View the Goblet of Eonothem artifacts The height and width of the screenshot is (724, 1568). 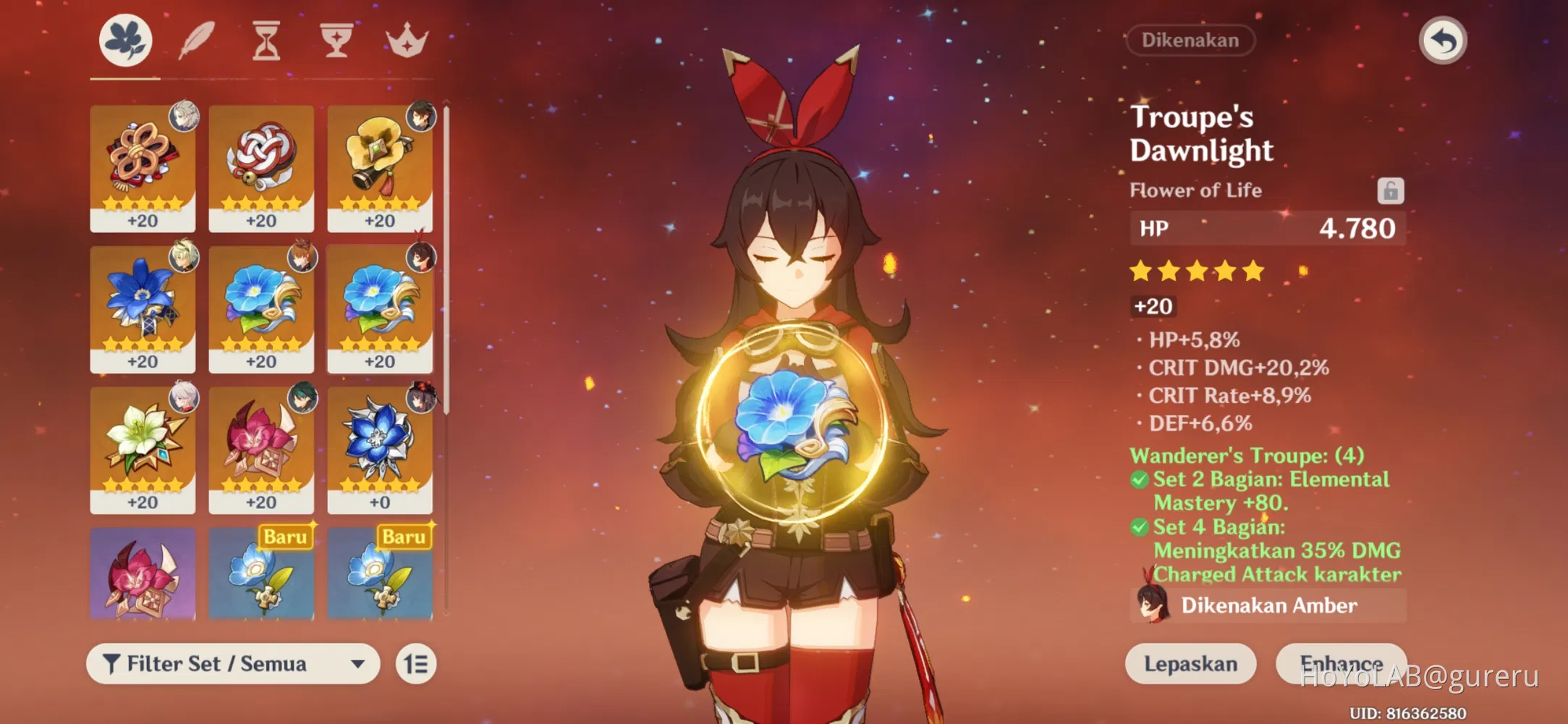pyautogui.click(x=335, y=41)
